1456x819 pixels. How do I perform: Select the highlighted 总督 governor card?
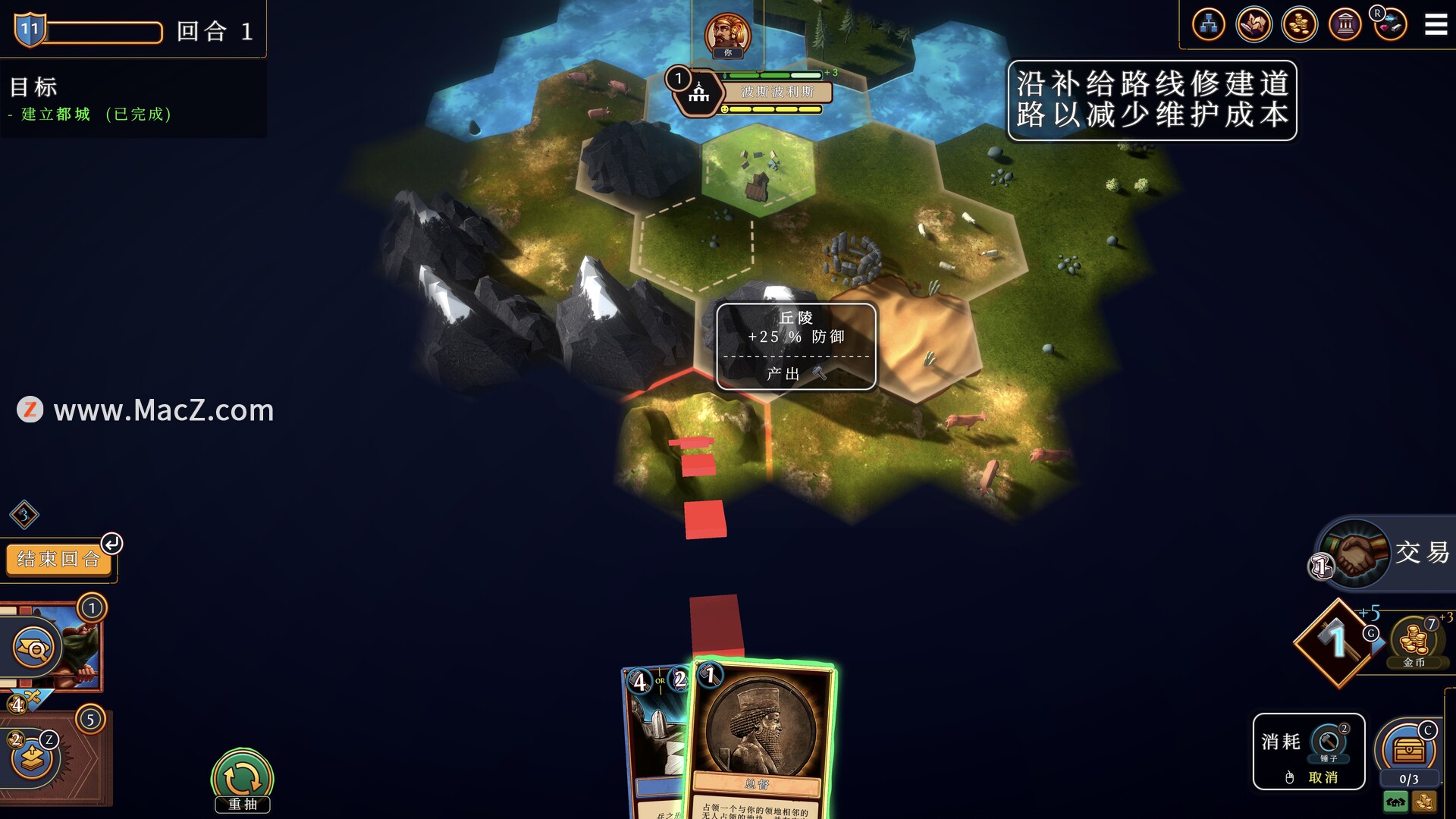tap(761, 739)
